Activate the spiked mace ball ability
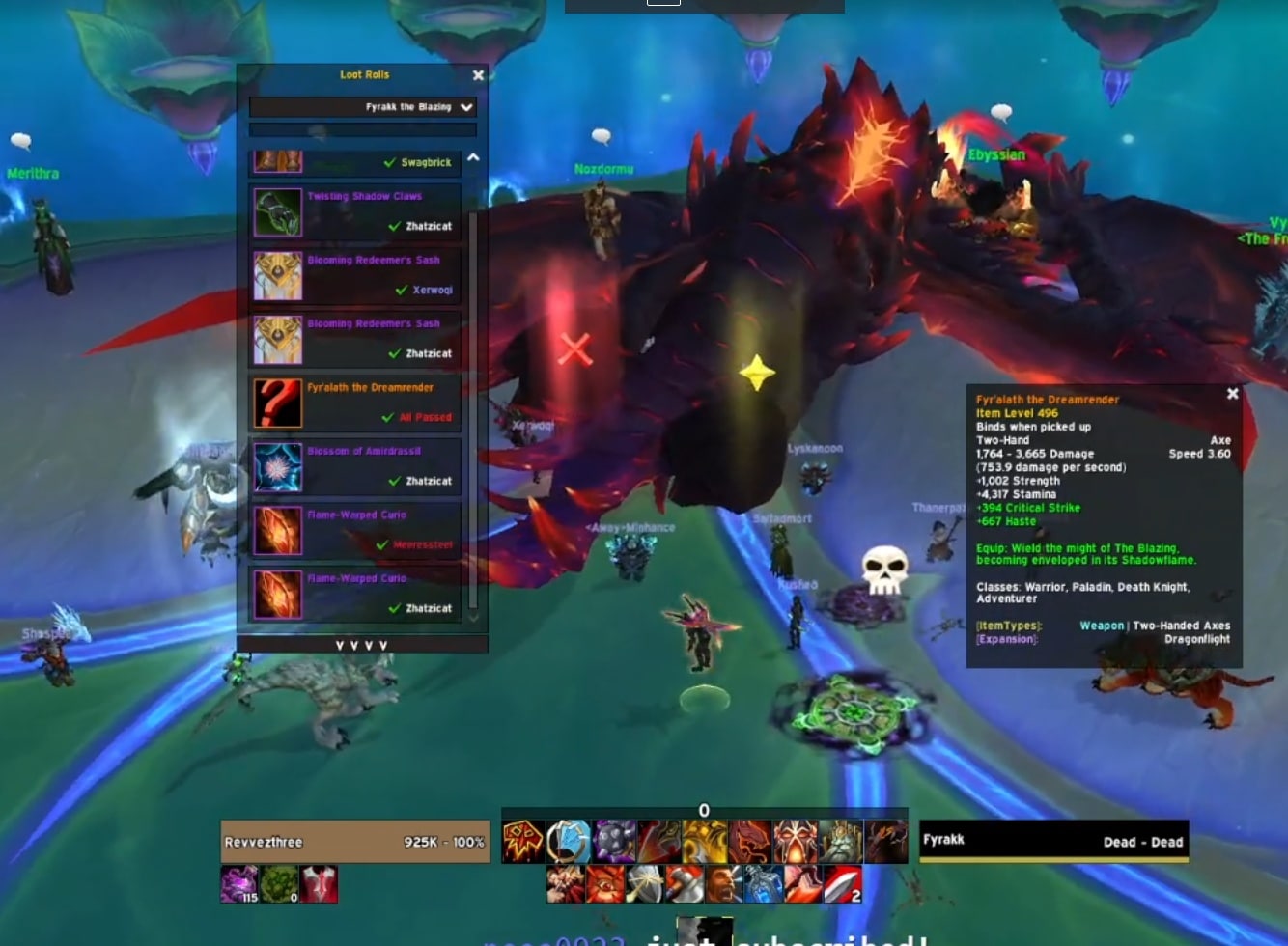This screenshot has height=946, width=1288. pyautogui.click(x=613, y=842)
